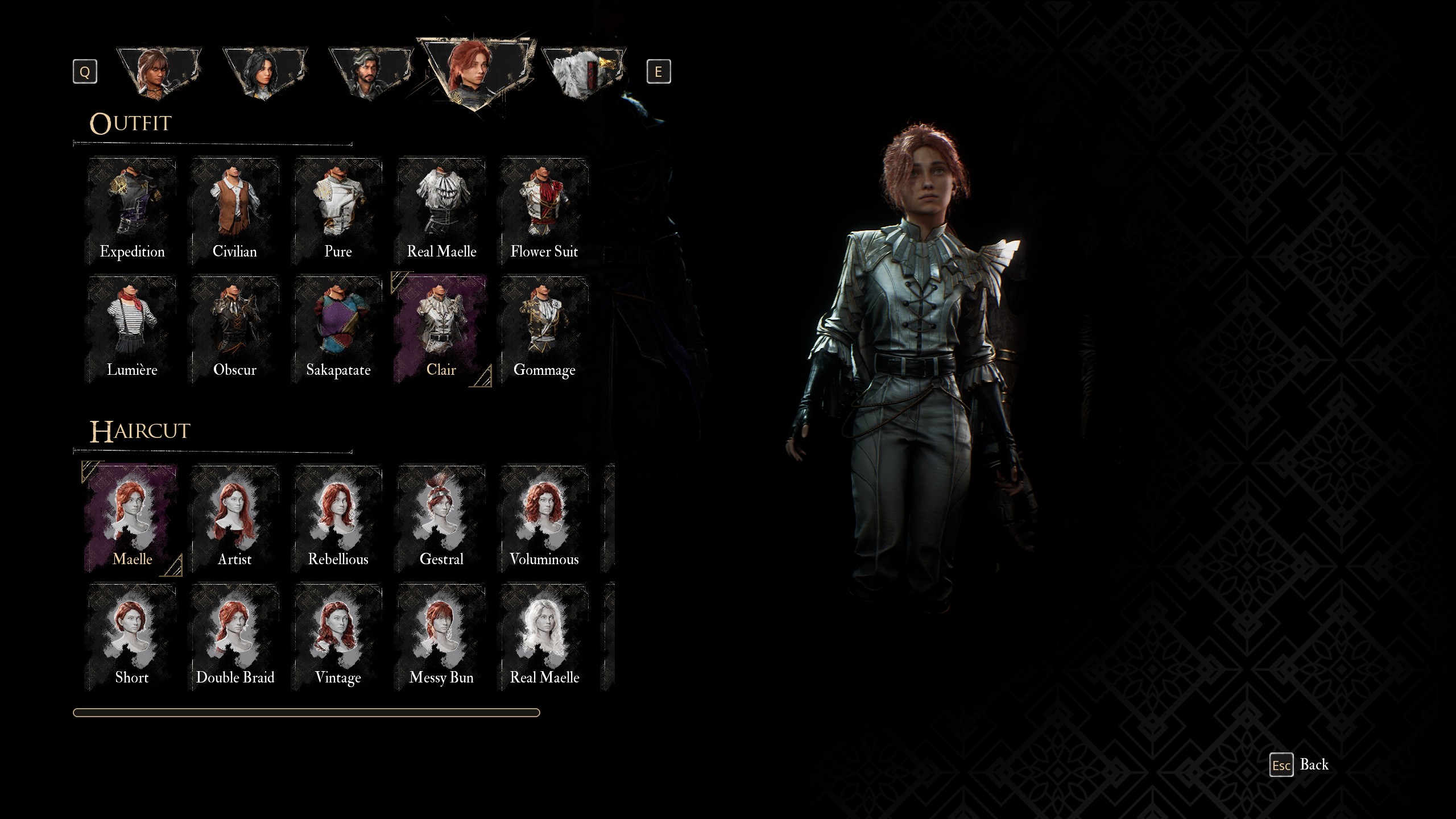Switch to the bearded man character tab

point(370,74)
